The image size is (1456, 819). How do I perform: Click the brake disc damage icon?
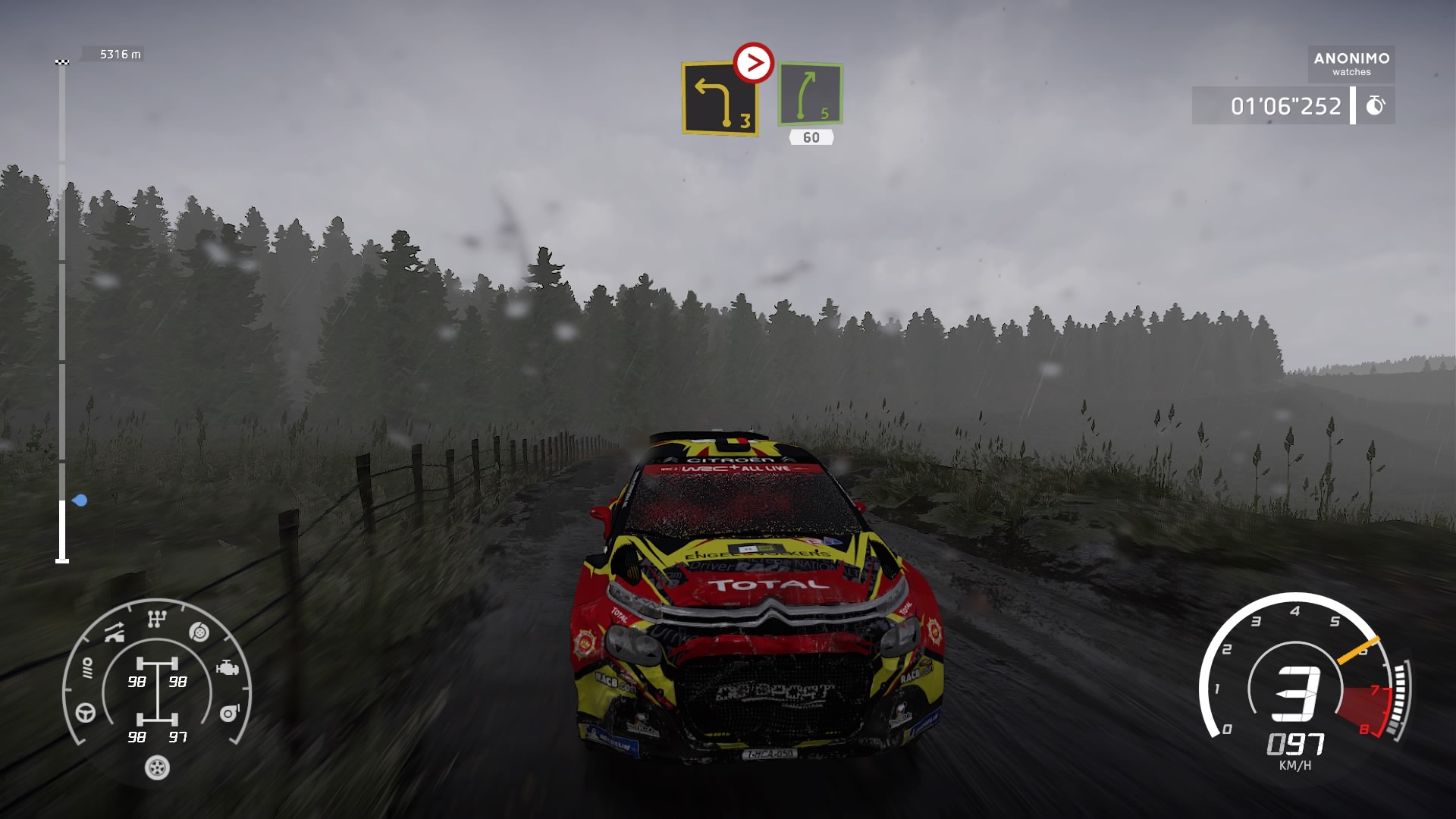point(199,632)
